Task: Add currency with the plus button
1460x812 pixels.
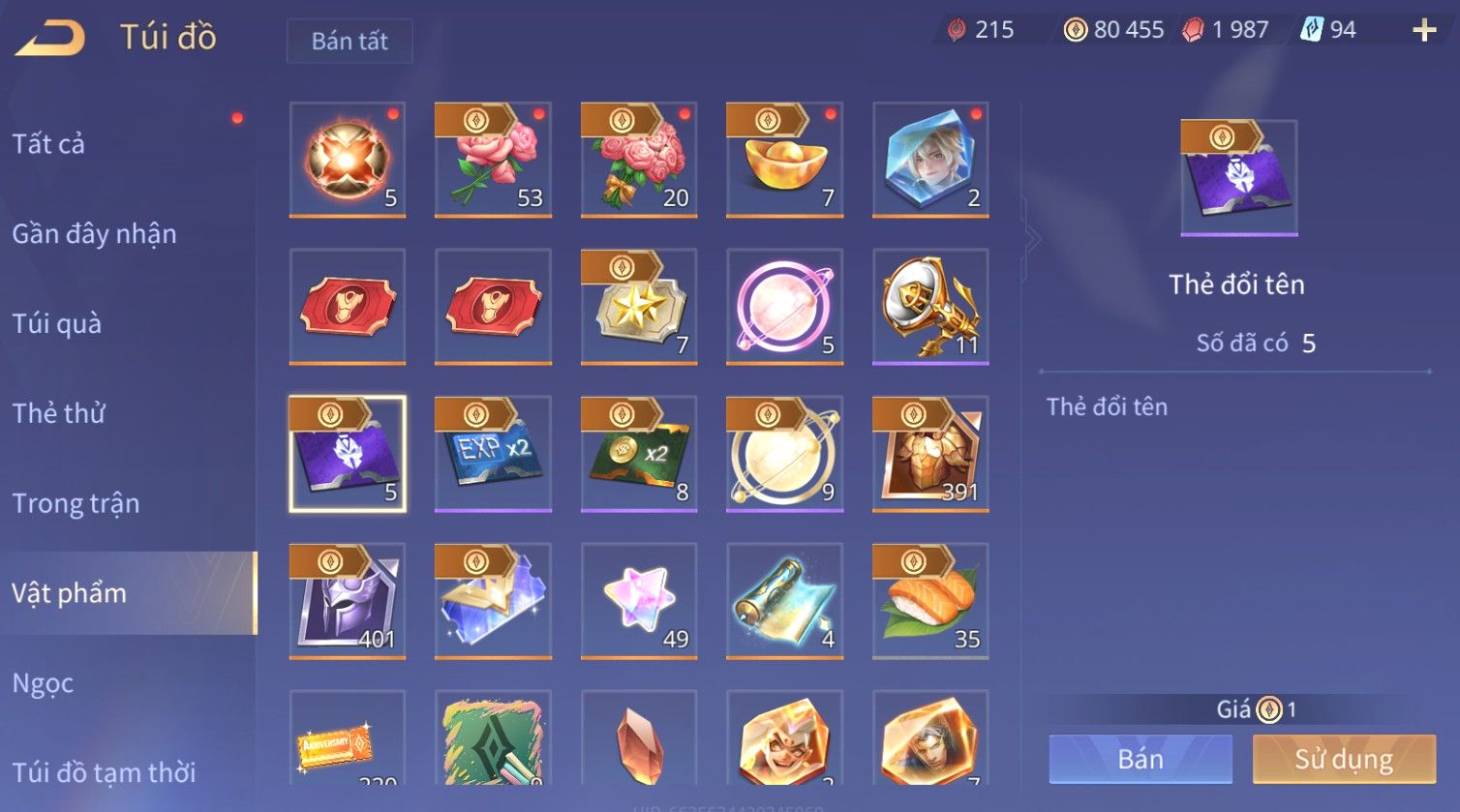Action: coord(1424,31)
